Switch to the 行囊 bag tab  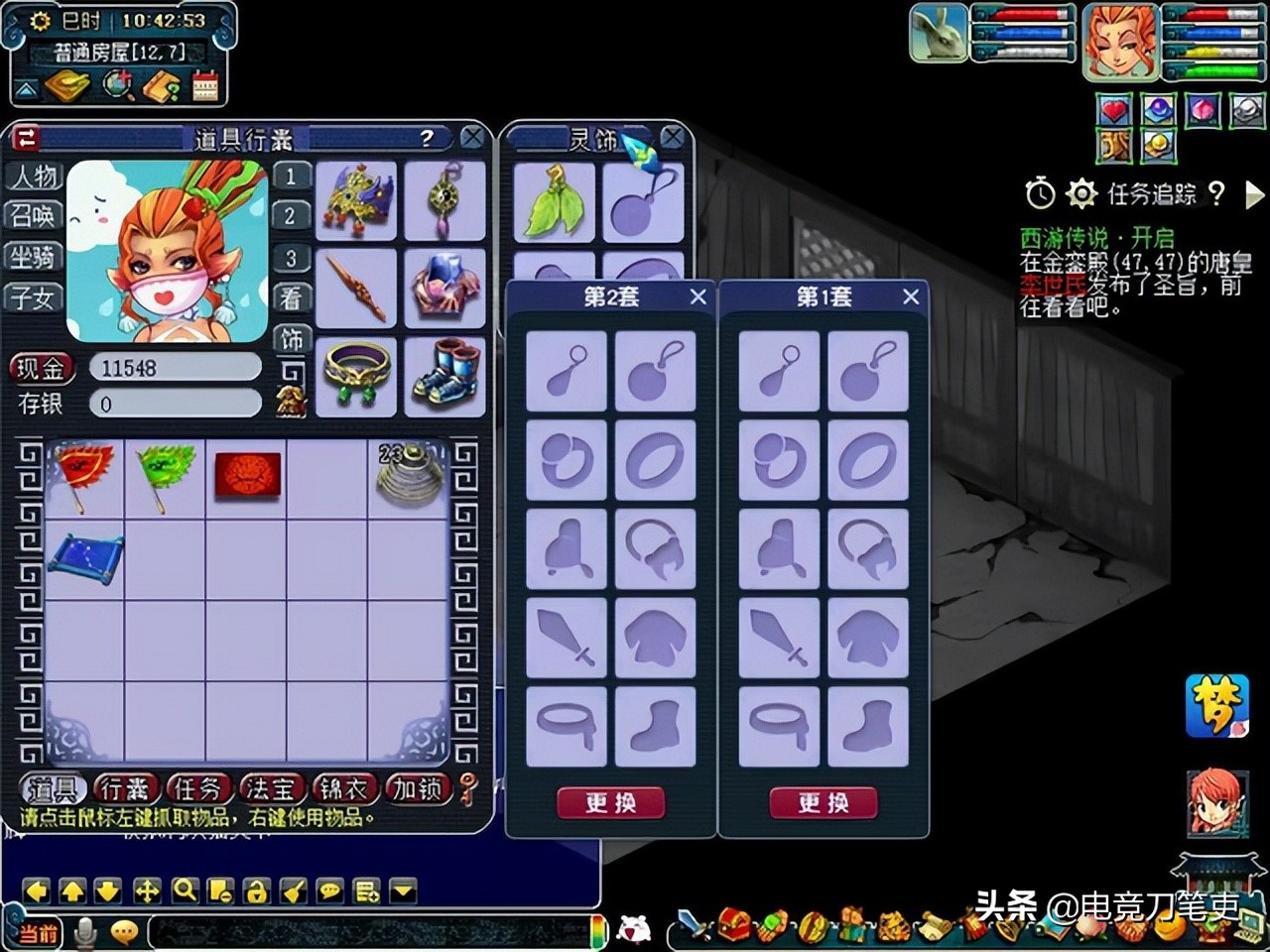pyautogui.click(x=126, y=789)
